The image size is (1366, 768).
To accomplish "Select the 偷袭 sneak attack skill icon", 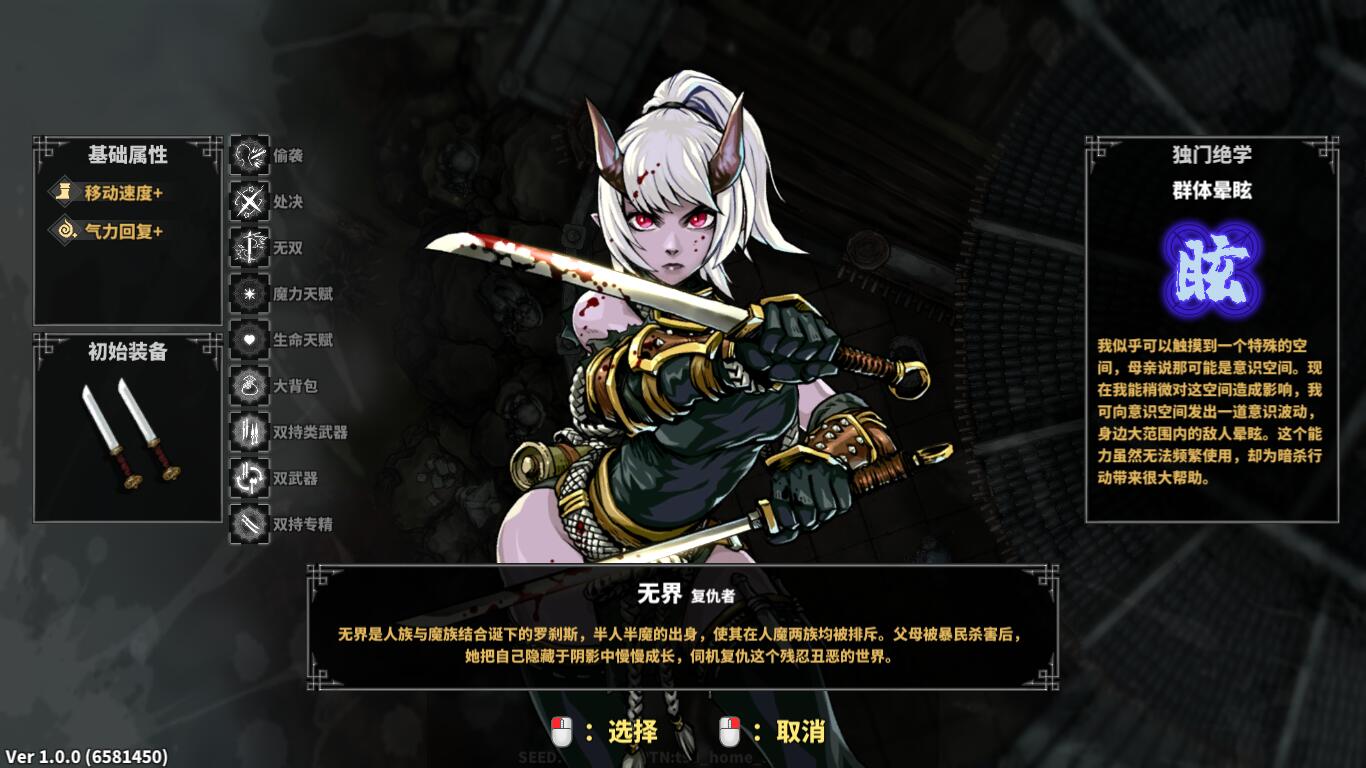I will pyautogui.click(x=249, y=156).
